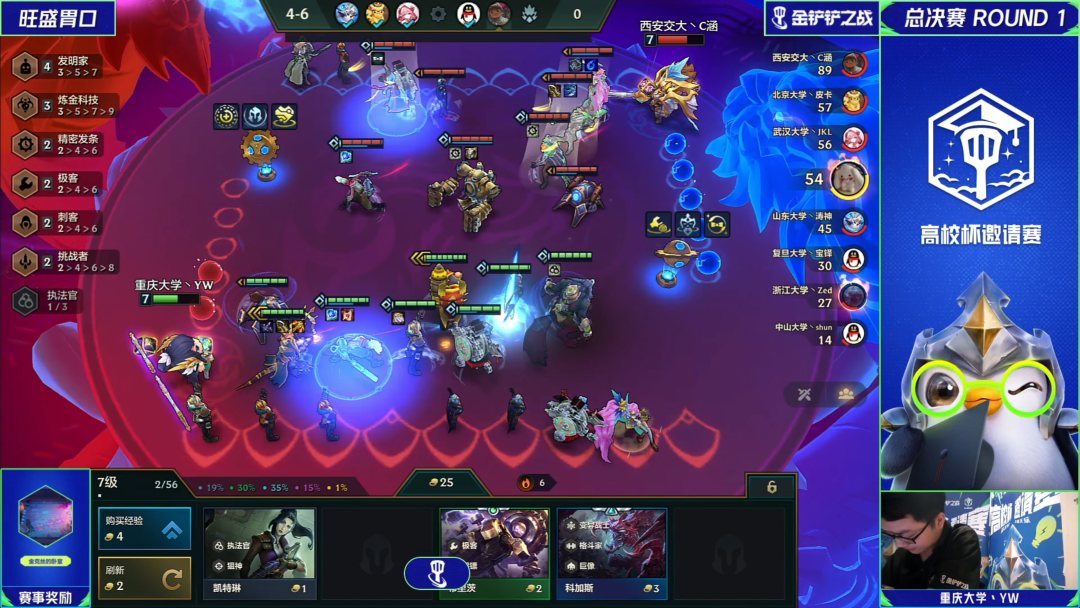This screenshot has height=608, width=1080.
Task: View the 极客 trait entry
Action: click(x=60, y=183)
